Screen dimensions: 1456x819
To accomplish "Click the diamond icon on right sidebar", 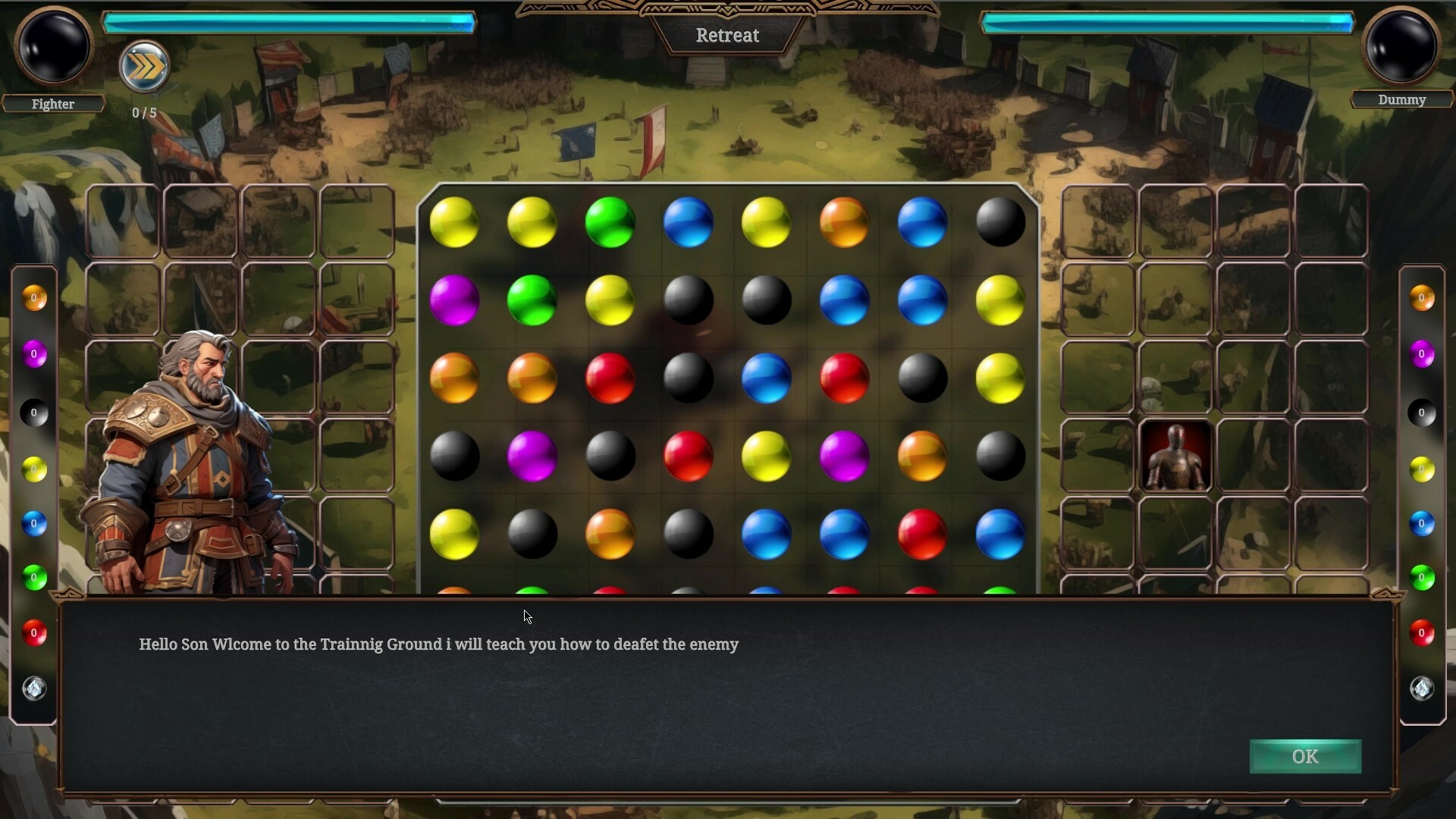I will (1423, 689).
